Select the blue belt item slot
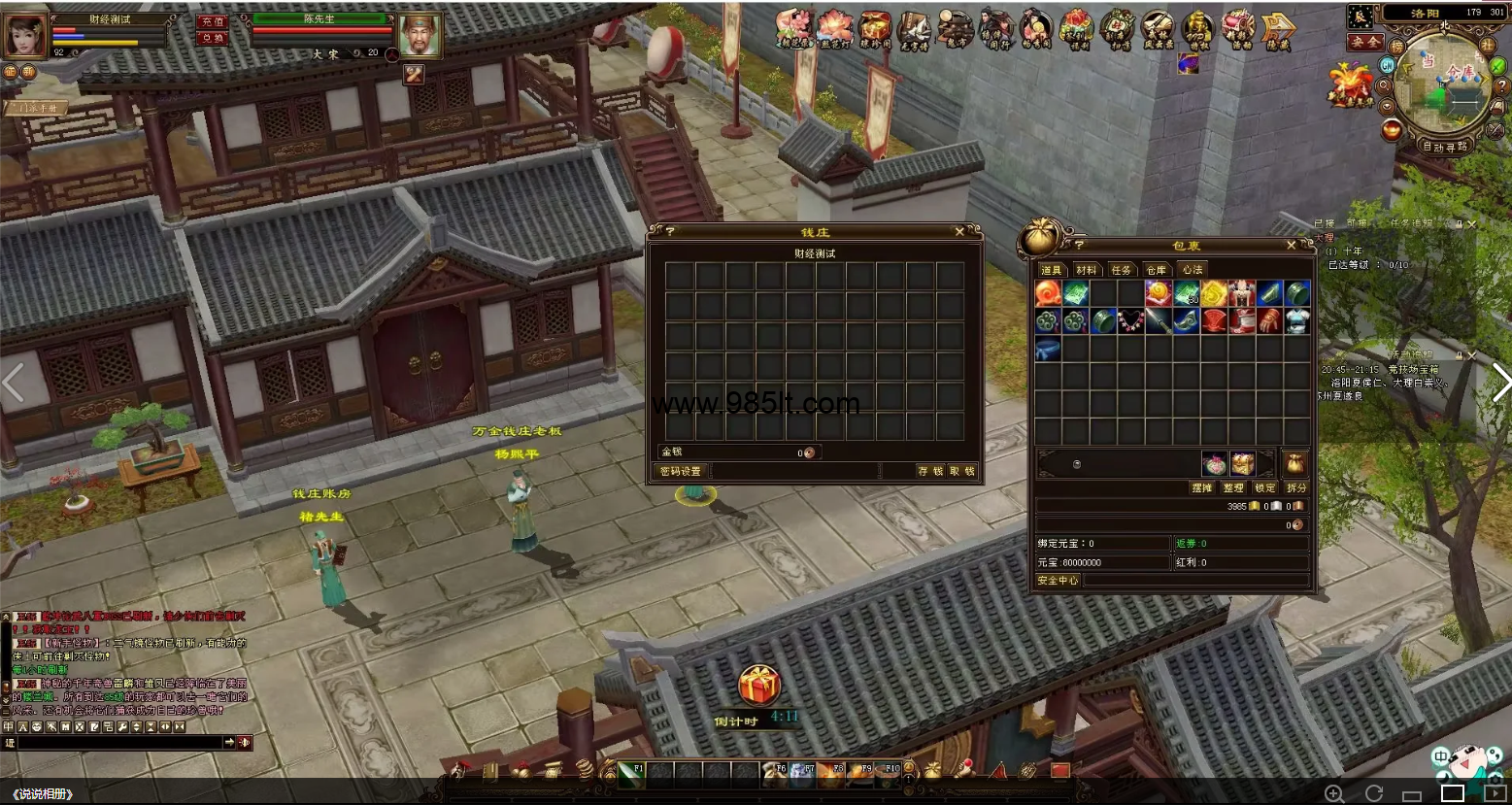 pos(1048,349)
